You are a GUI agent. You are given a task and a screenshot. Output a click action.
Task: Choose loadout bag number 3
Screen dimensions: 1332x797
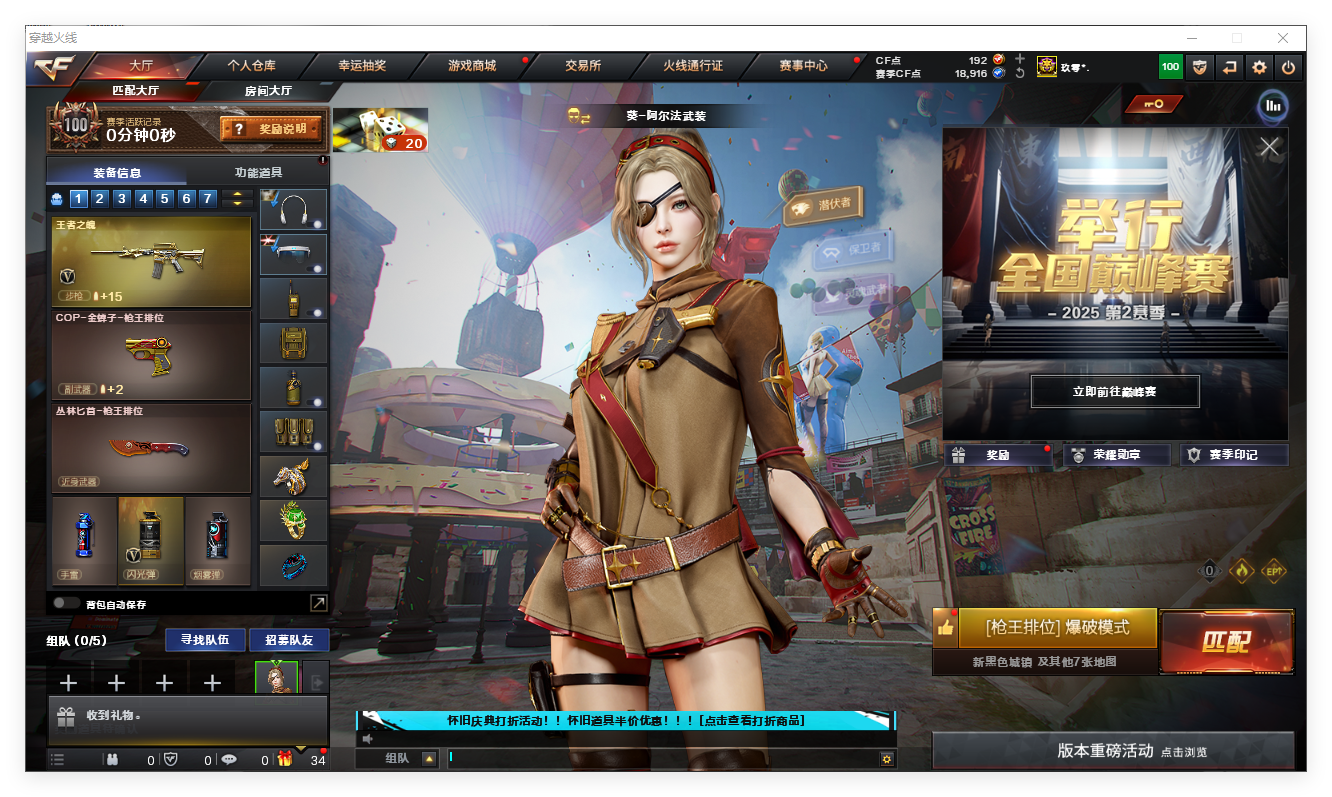click(x=122, y=199)
